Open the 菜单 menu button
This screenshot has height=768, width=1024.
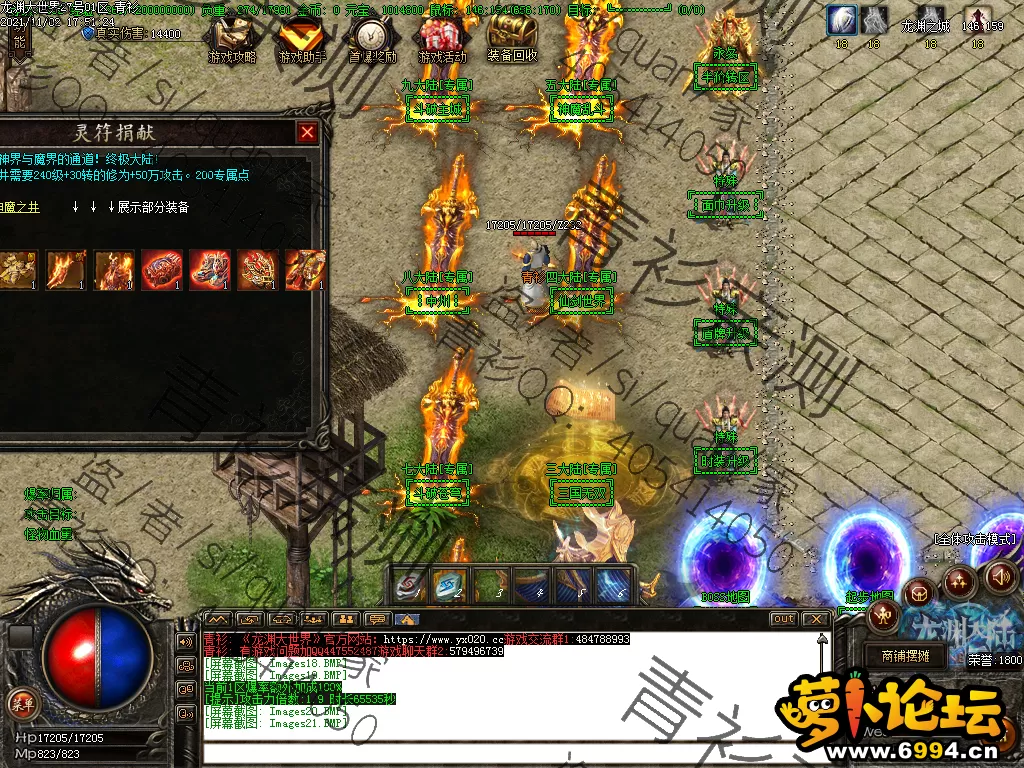coord(20,701)
